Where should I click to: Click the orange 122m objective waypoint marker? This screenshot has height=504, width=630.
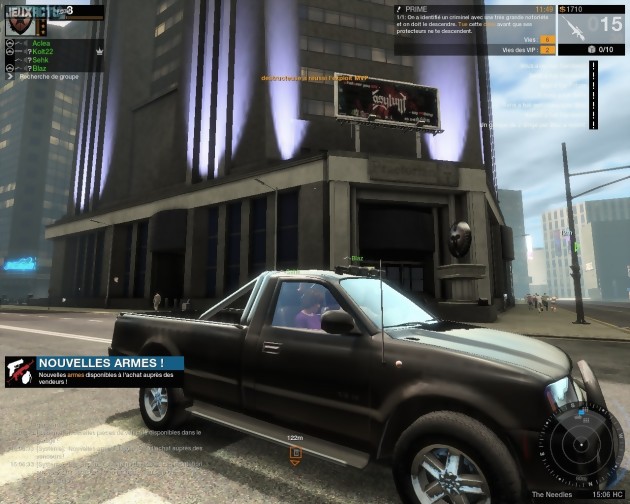295,453
